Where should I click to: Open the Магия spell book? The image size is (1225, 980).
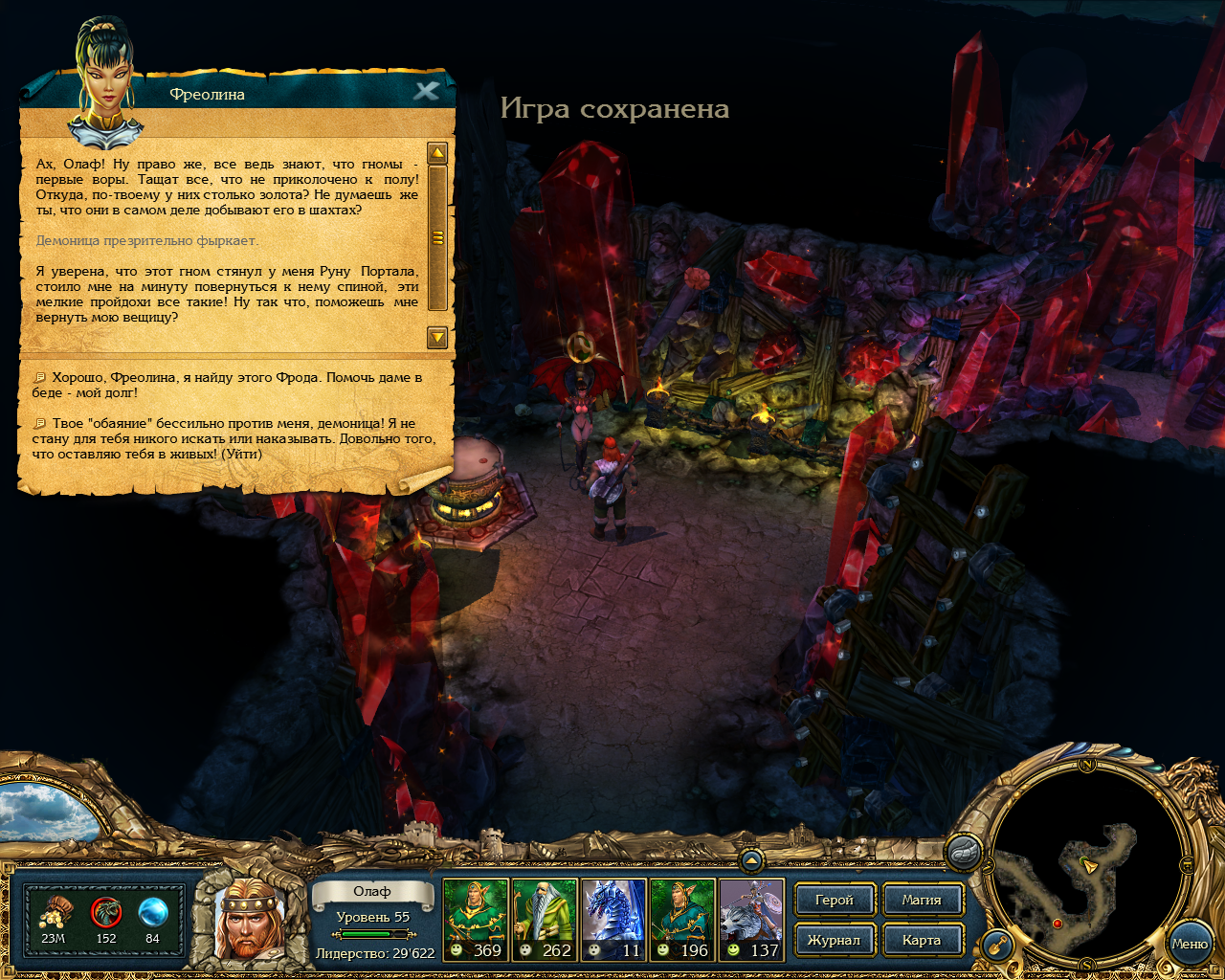pyautogui.click(x=921, y=900)
